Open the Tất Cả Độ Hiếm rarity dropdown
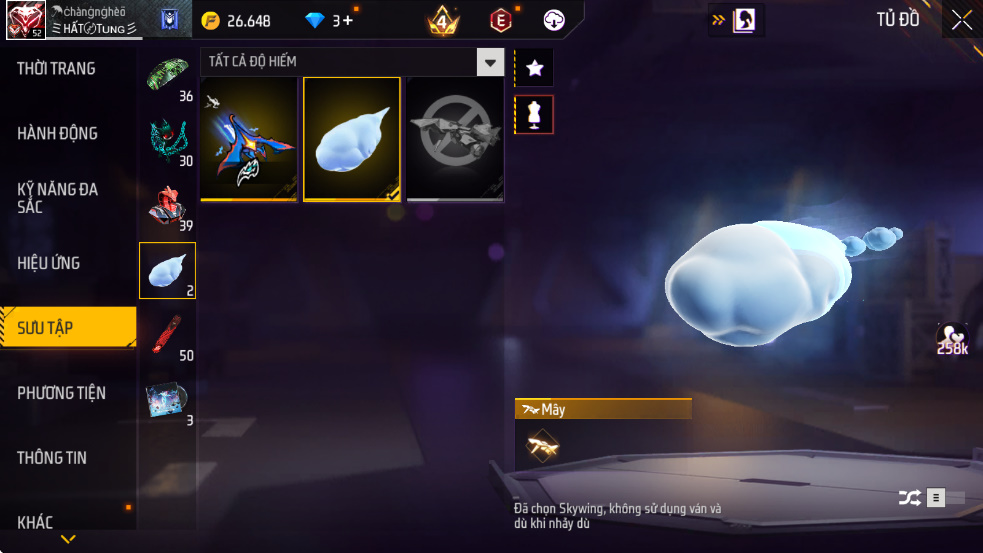Screen dimensions: 983x553 (489, 62)
